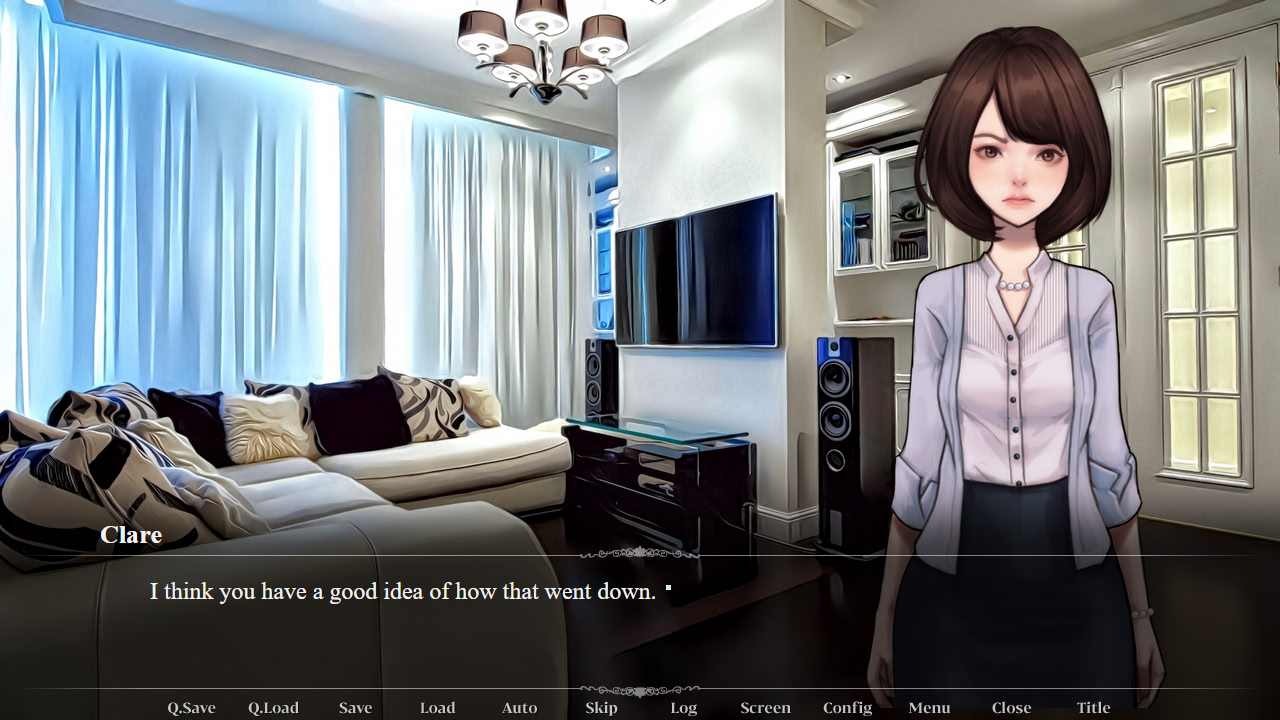Click the Q.Save quick save button
Image resolution: width=1280 pixels, height=720 pixels.
[191, 707]
